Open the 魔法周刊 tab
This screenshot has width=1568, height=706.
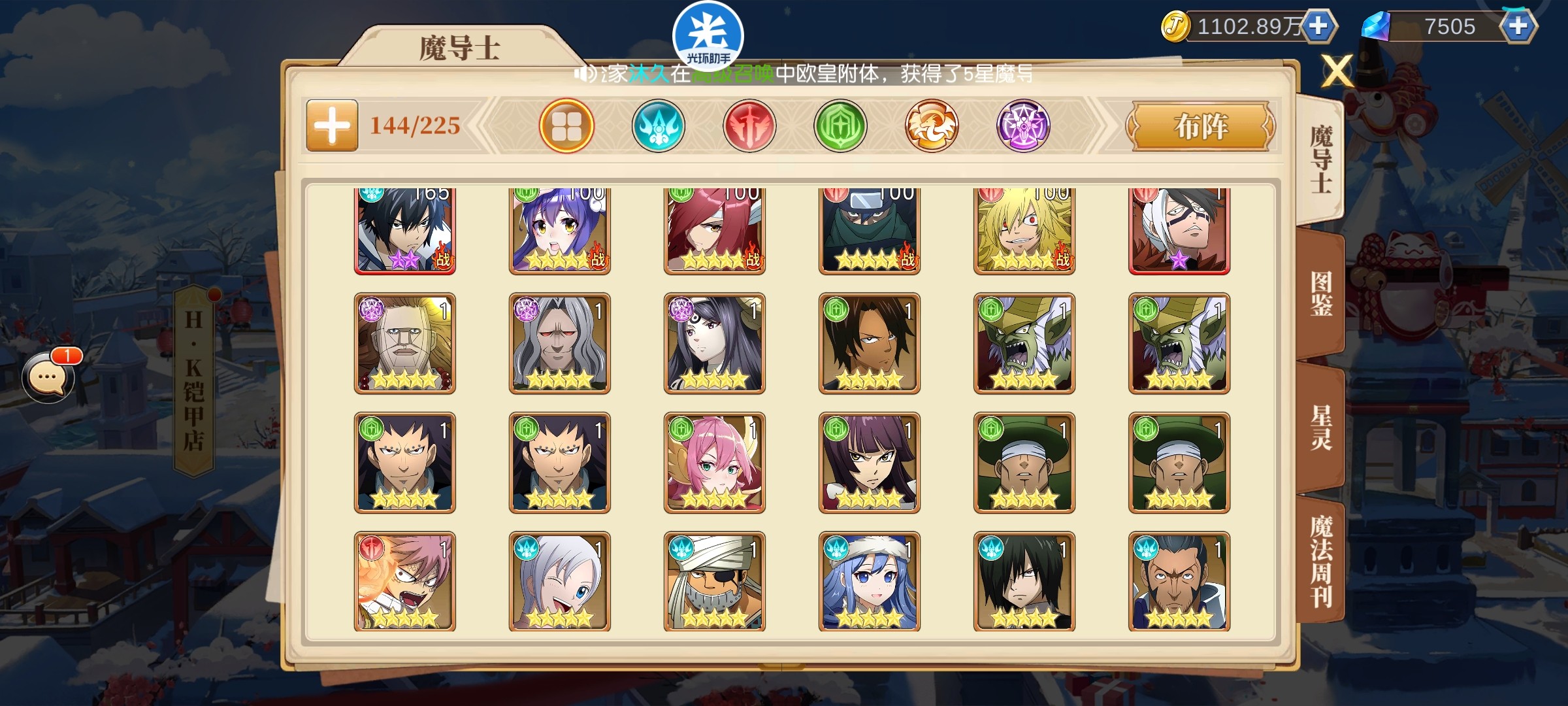click(x=1321, y=562)
